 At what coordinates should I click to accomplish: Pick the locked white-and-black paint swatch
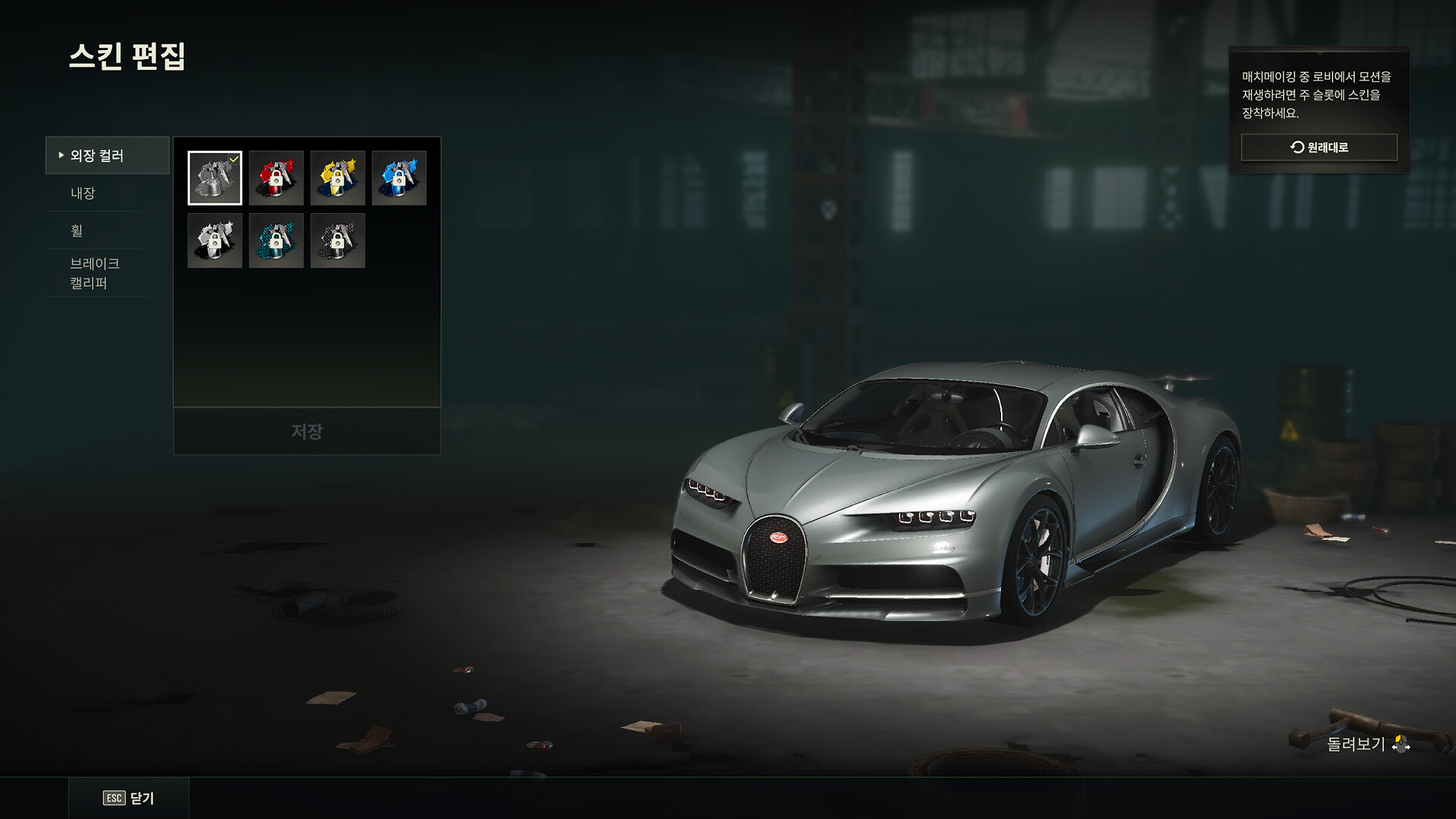click(x=215, y=240)
